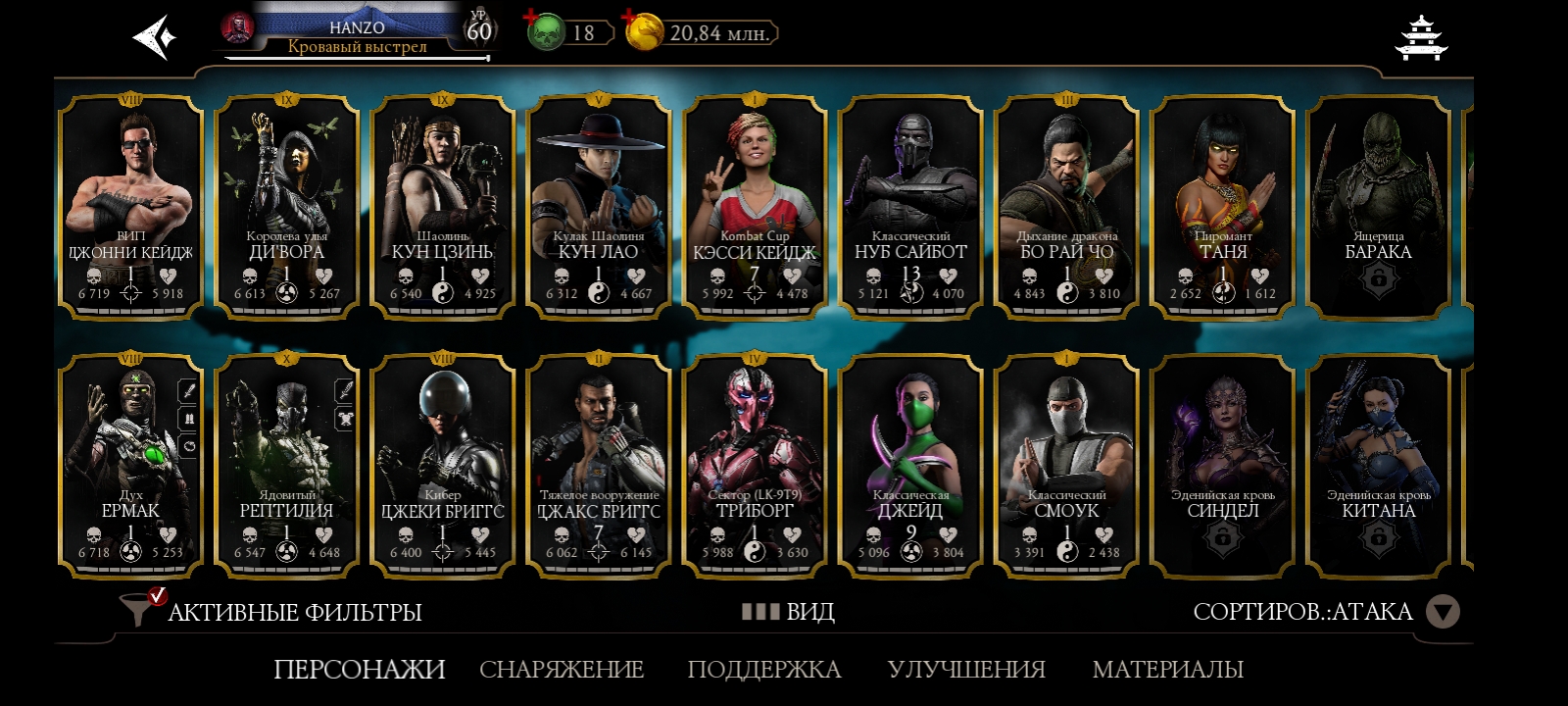The image size is (1568, 706).
Task: Choose the Kung Jin Shaolin card
Action: click(442, 208)
